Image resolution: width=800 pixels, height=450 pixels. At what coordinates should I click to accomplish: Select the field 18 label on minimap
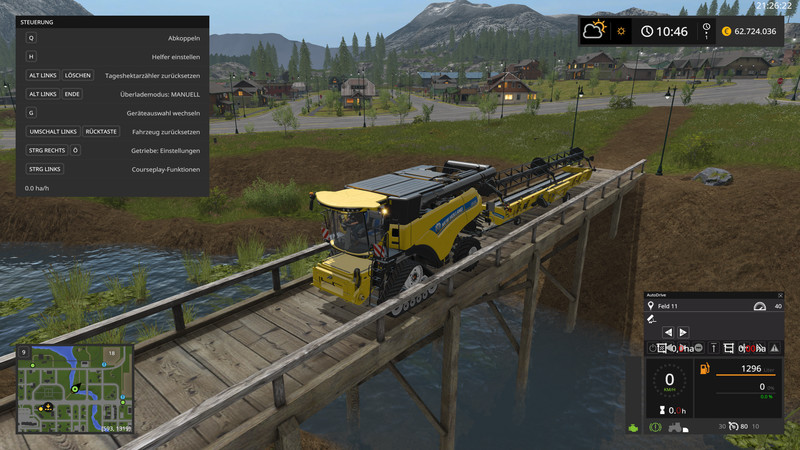113,353
